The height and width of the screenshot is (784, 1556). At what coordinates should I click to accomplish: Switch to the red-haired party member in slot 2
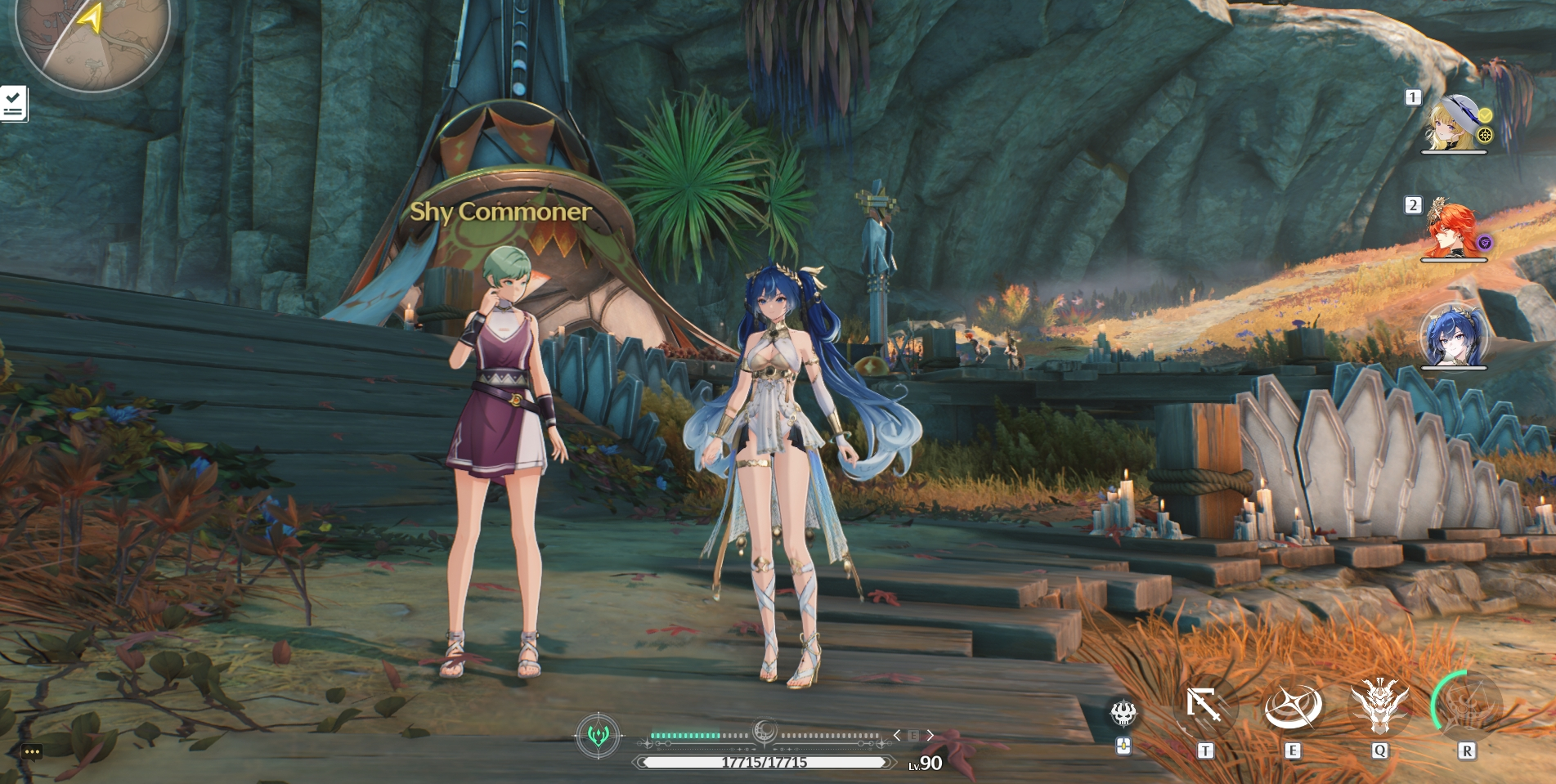click(x=1452, y=231)
